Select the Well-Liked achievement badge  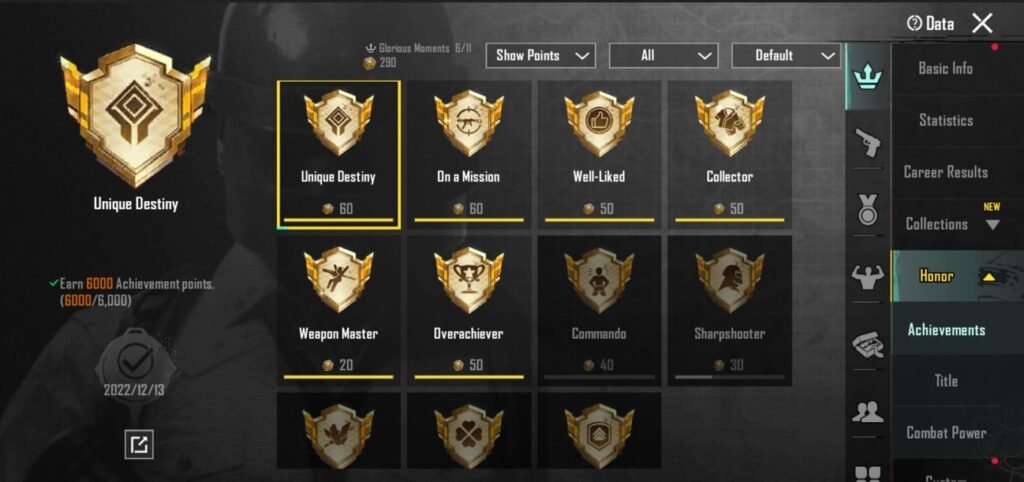point(599,154)
